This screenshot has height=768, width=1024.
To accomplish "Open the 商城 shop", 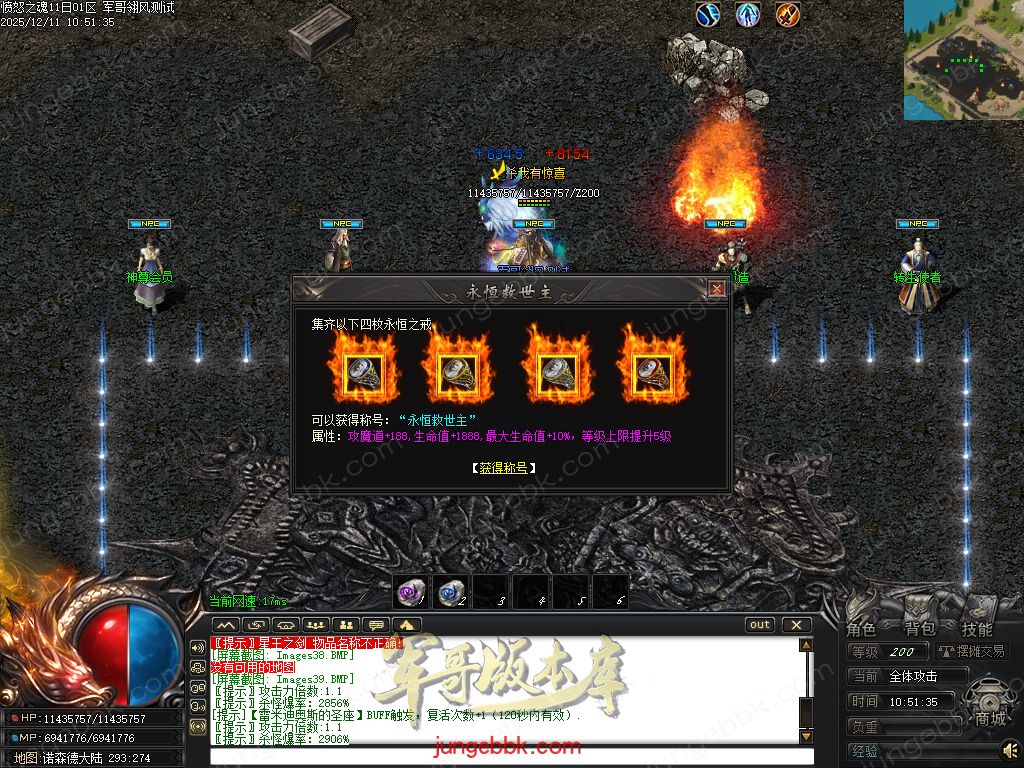I will tap(991, 718).
